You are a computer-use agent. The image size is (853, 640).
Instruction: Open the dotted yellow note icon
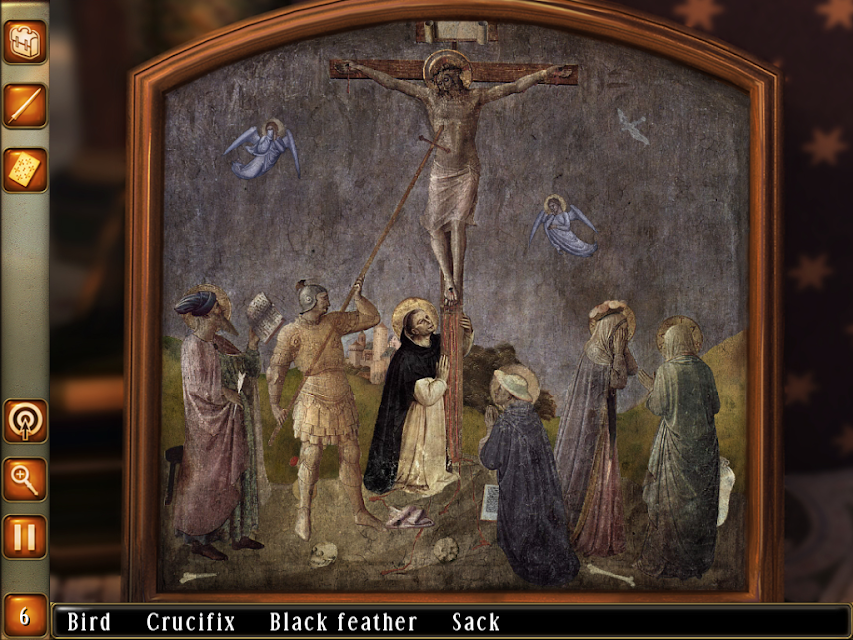click(x=24, y=169)
